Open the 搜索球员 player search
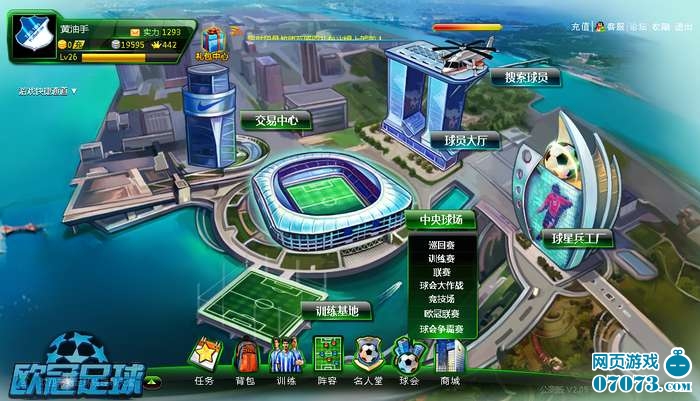Image resolution: width=700 pixels, height=401 pixels. (x=530, y=77)
